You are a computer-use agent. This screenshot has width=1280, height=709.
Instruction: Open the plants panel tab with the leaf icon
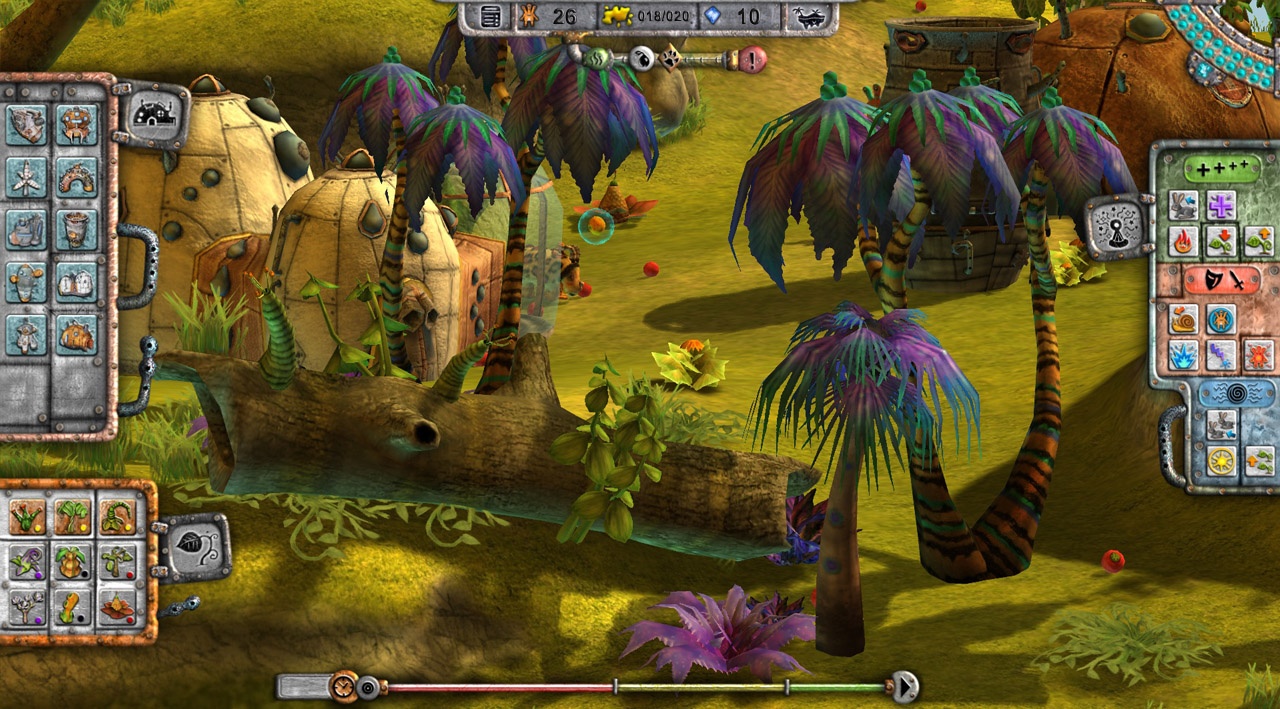coord(195,546)
